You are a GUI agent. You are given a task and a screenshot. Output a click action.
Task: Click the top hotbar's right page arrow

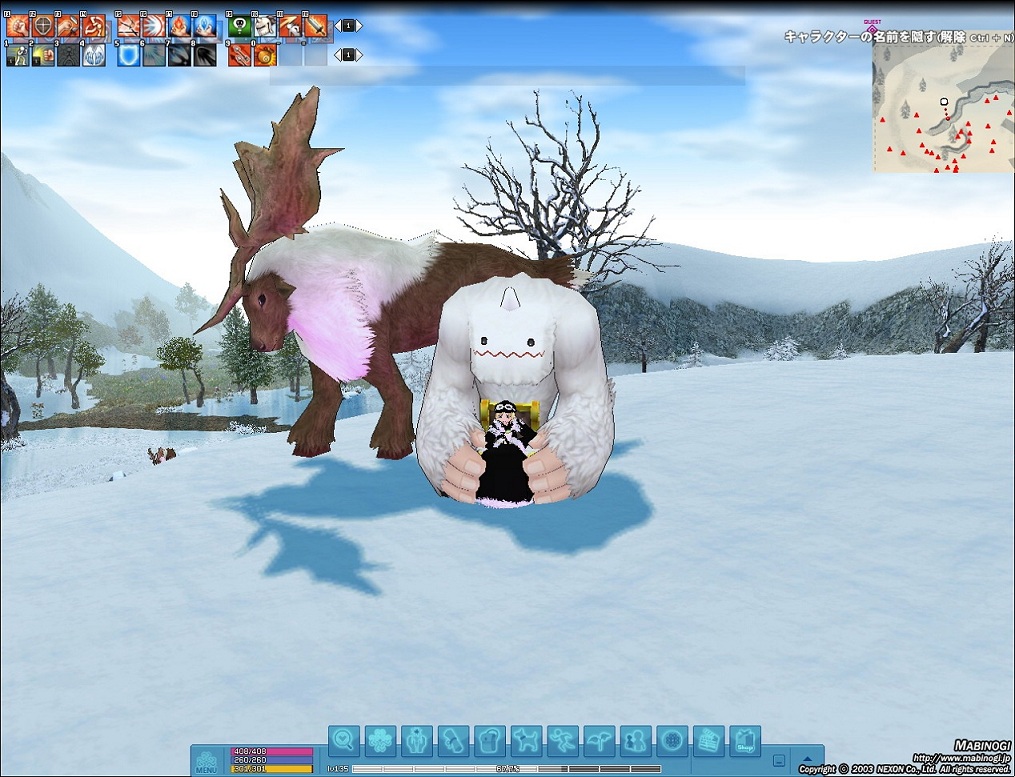coord(360,26)
